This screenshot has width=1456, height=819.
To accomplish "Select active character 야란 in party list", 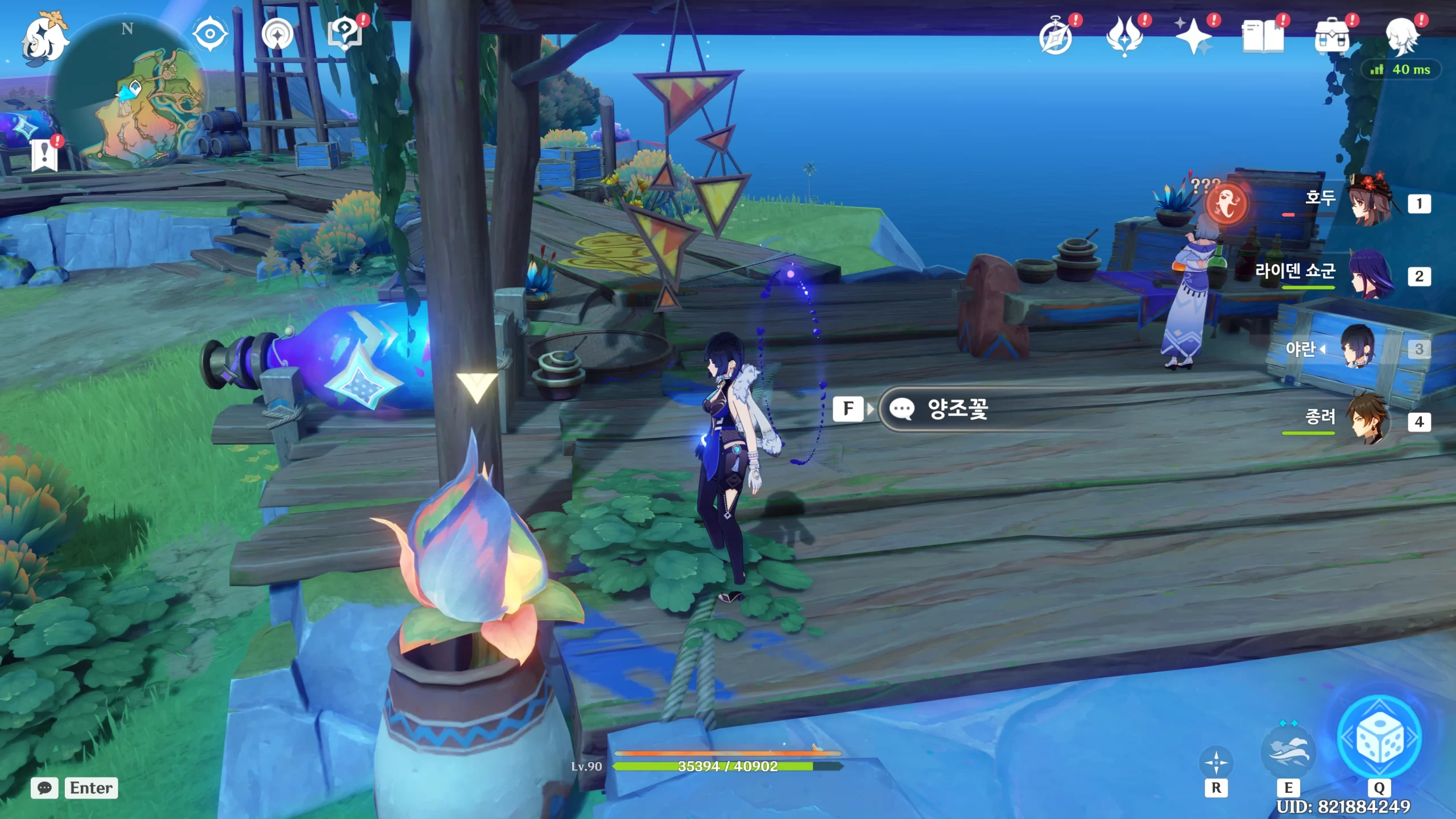I will point(1359,348).
